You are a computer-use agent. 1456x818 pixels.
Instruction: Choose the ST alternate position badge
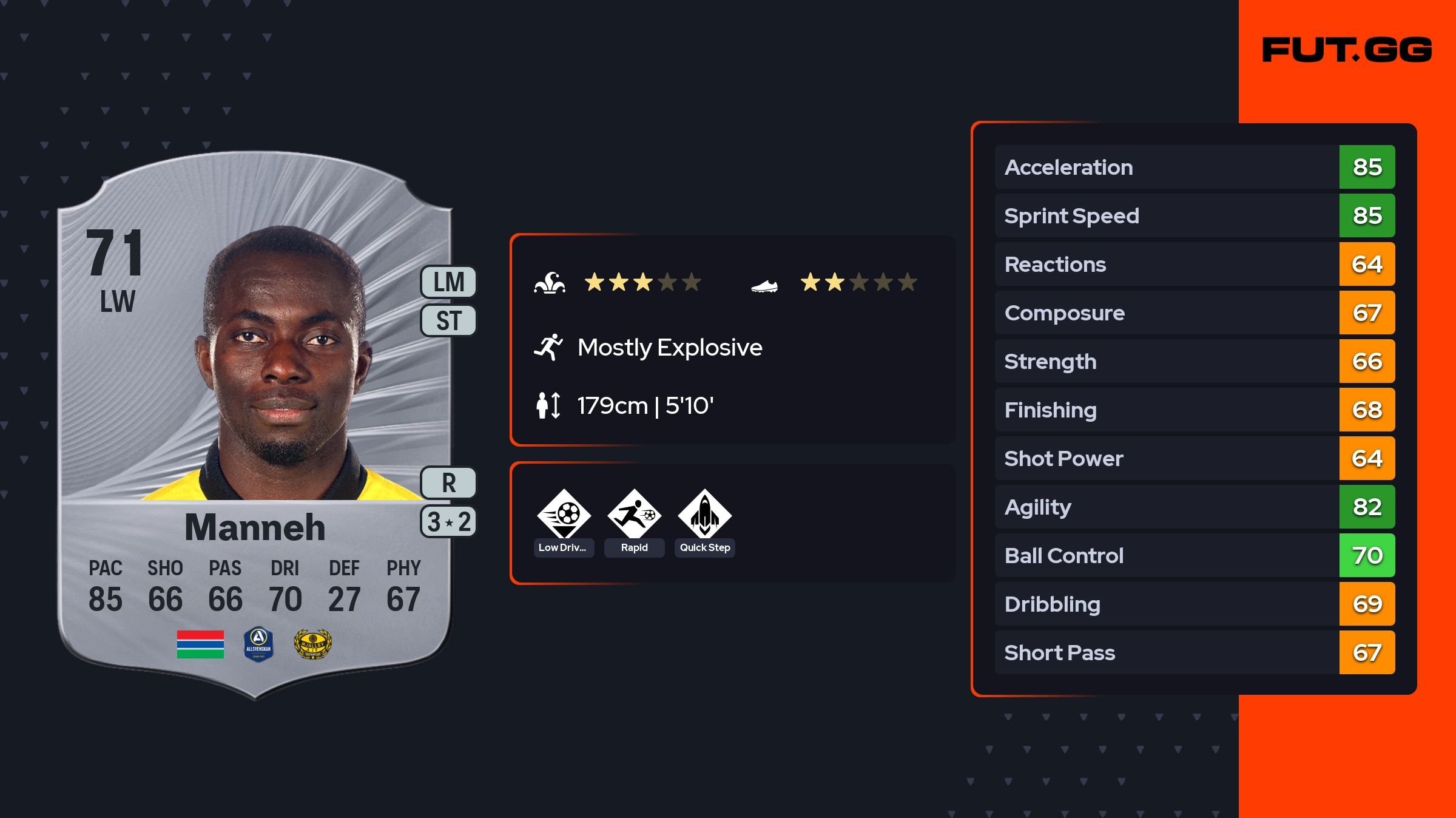click(x=449, y=320)
